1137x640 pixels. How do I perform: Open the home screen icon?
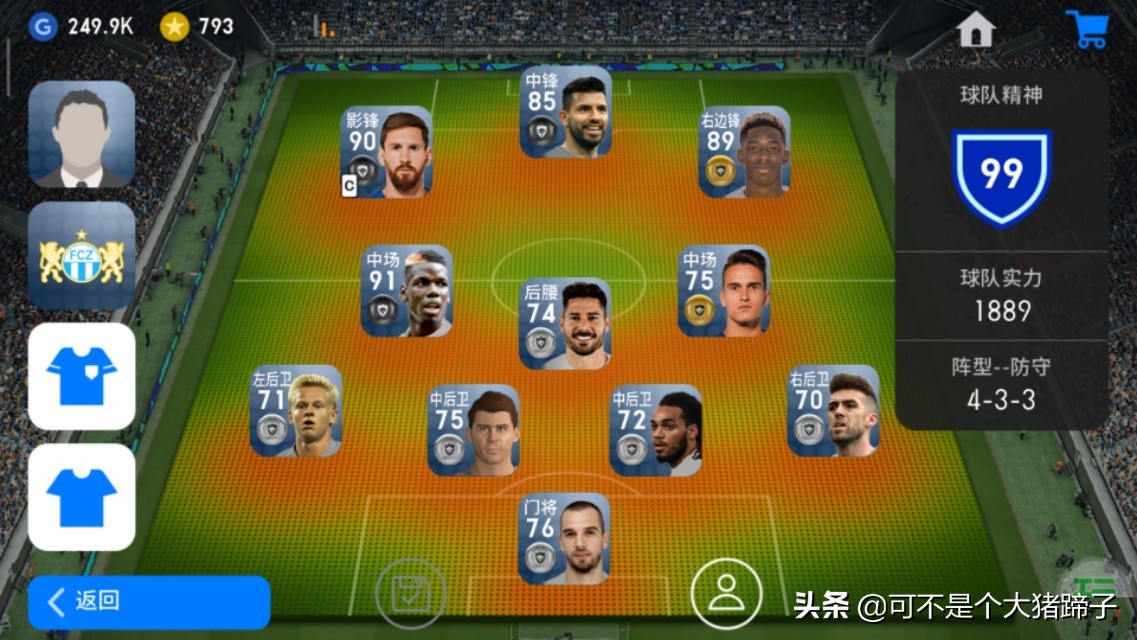pyautogui.click(x=975, y=29)
